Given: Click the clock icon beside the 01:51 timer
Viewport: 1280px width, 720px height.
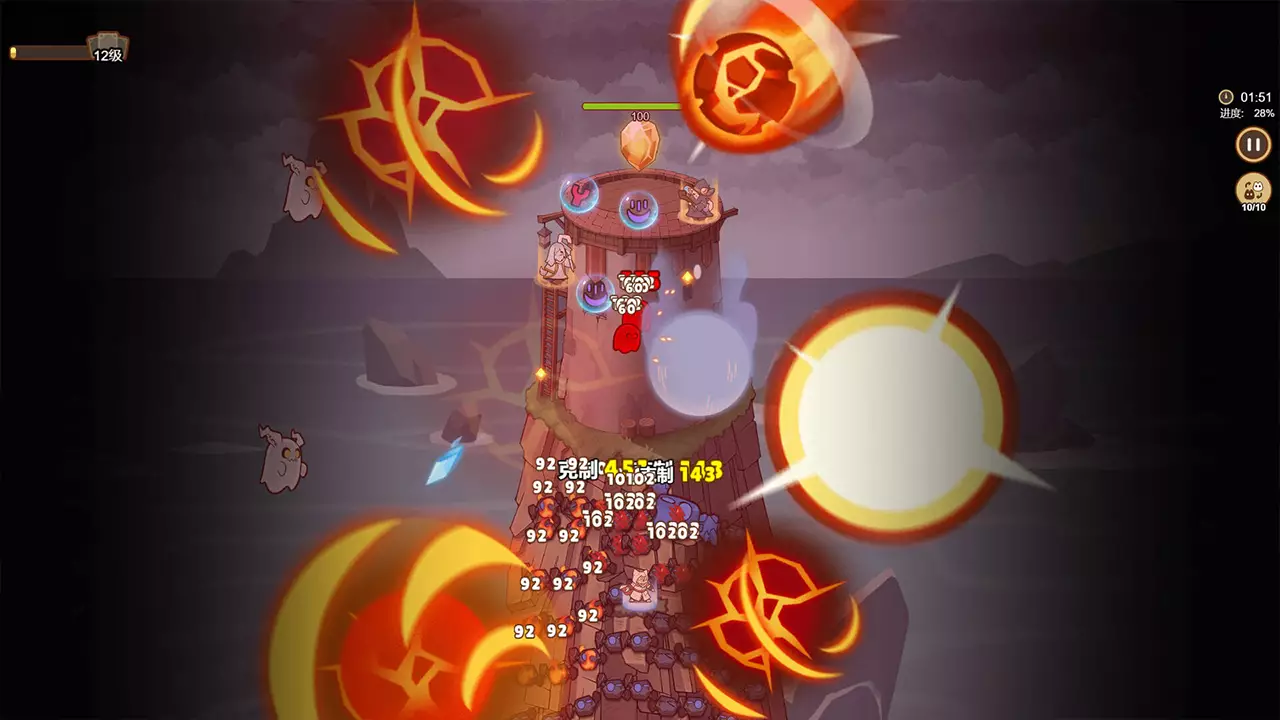Looking at the screenshot, I should click(x=1225, y=96).
